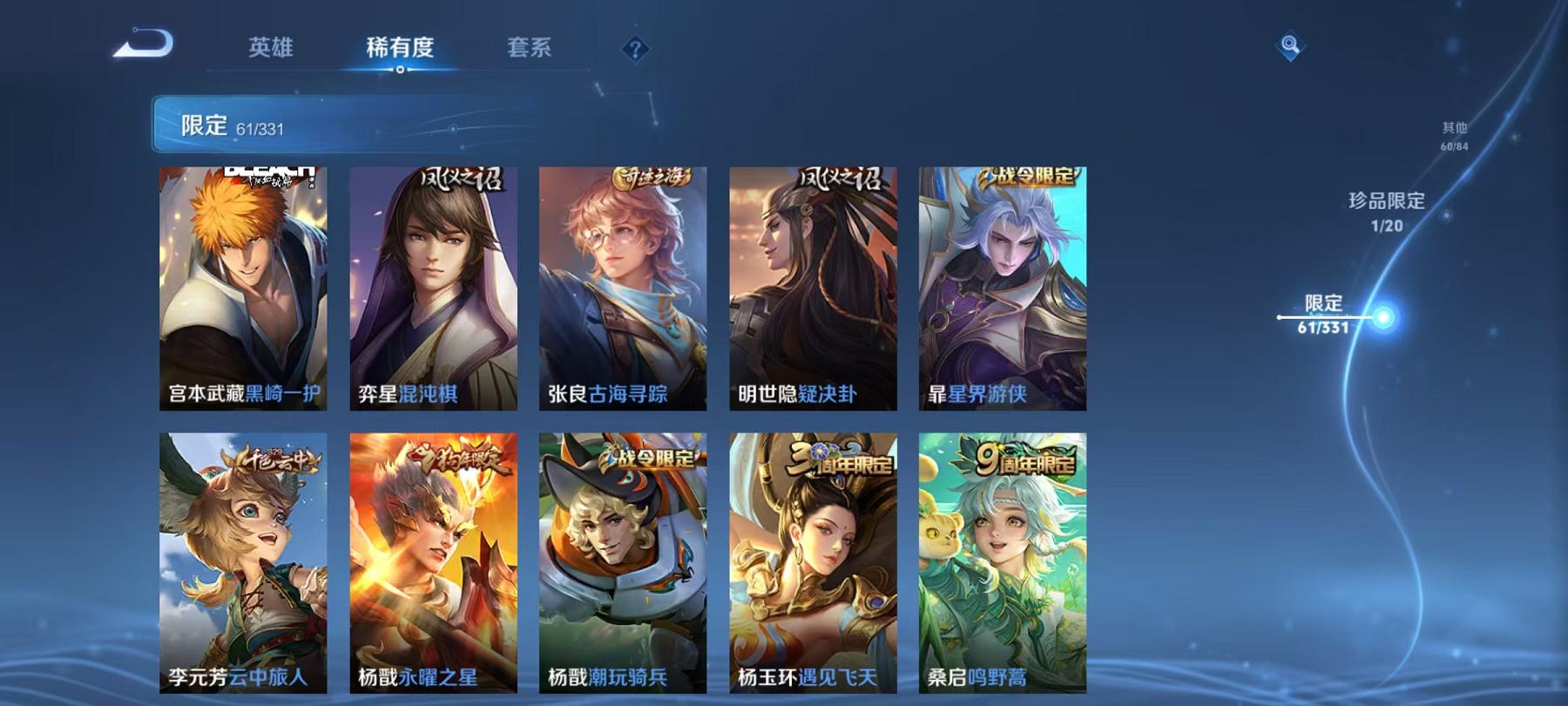Click the help question mark icon
Screen dimensions: 1568x706
pyautogui.click(x=634, y=50)
